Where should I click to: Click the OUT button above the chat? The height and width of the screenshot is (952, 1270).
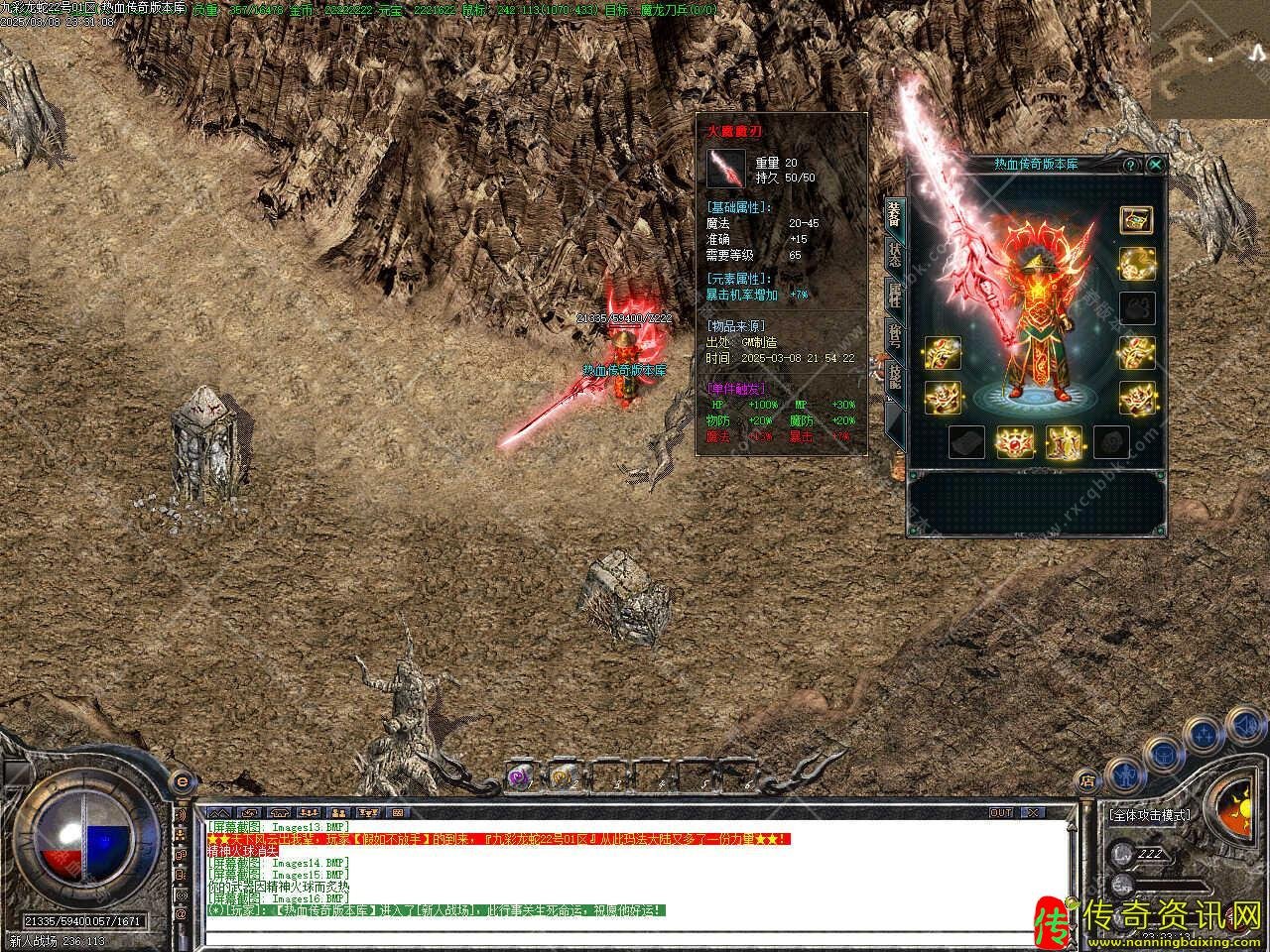pos(1001,812)
